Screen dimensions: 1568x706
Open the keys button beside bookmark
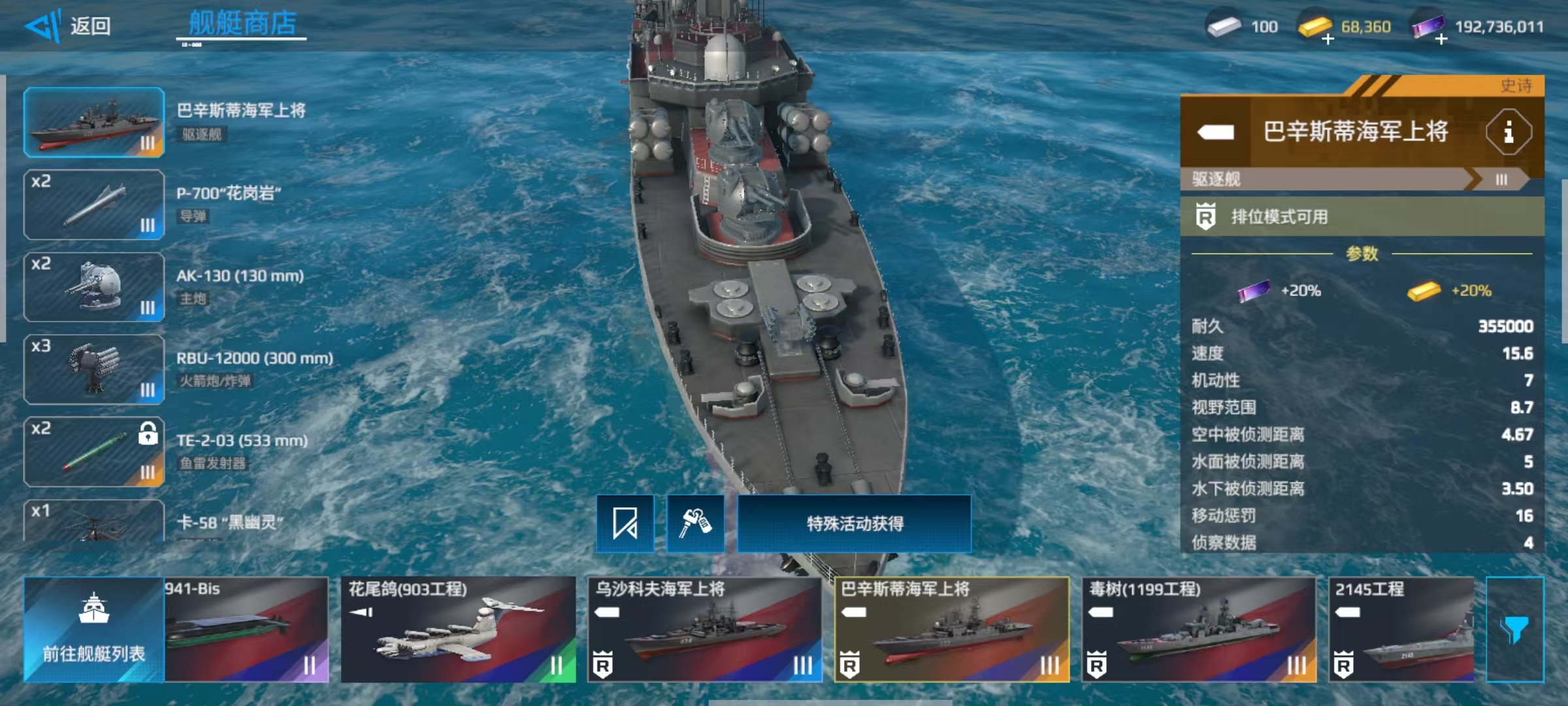695,524
